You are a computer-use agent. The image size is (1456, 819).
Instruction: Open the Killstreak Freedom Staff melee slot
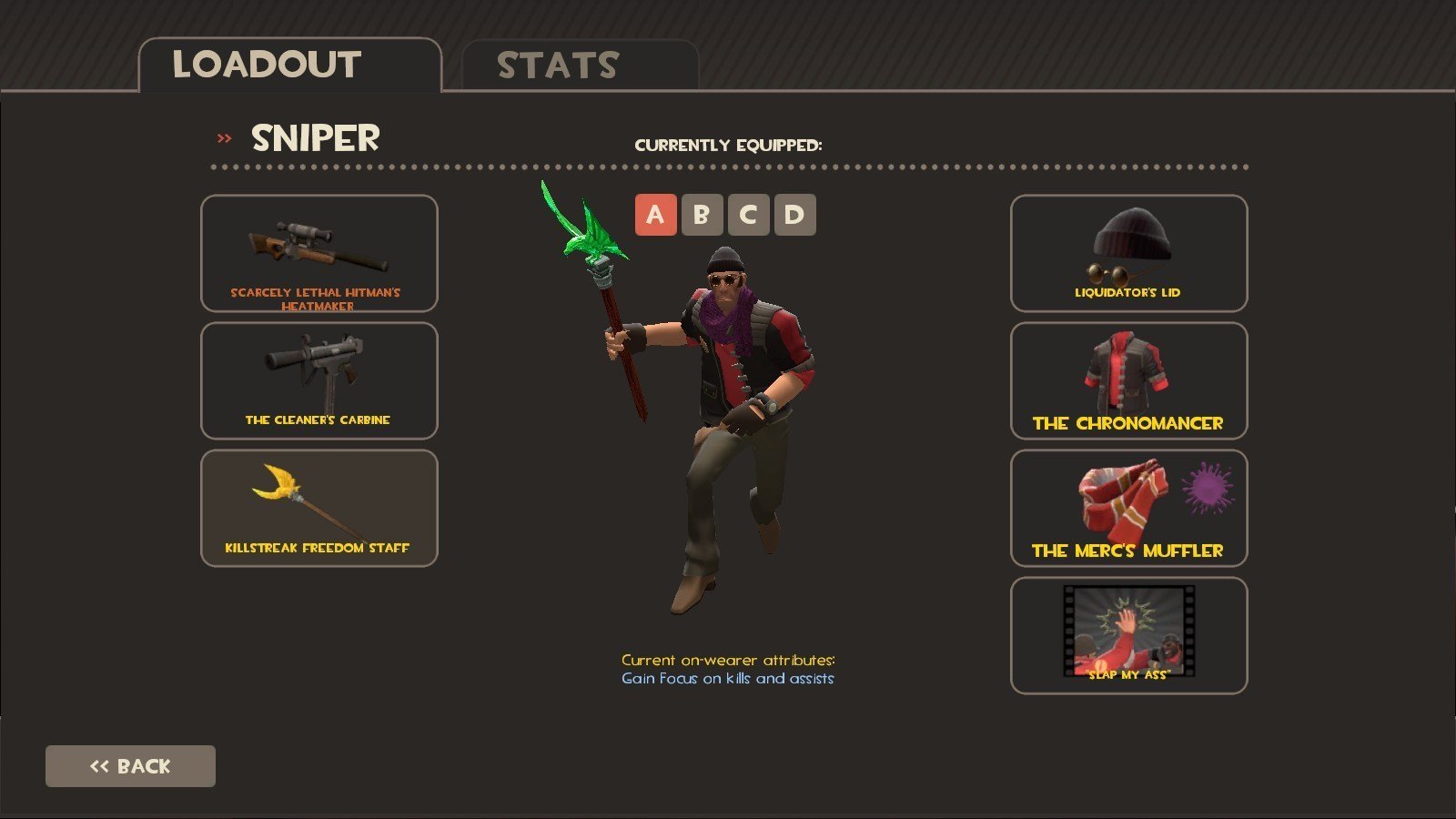[318, 508]
